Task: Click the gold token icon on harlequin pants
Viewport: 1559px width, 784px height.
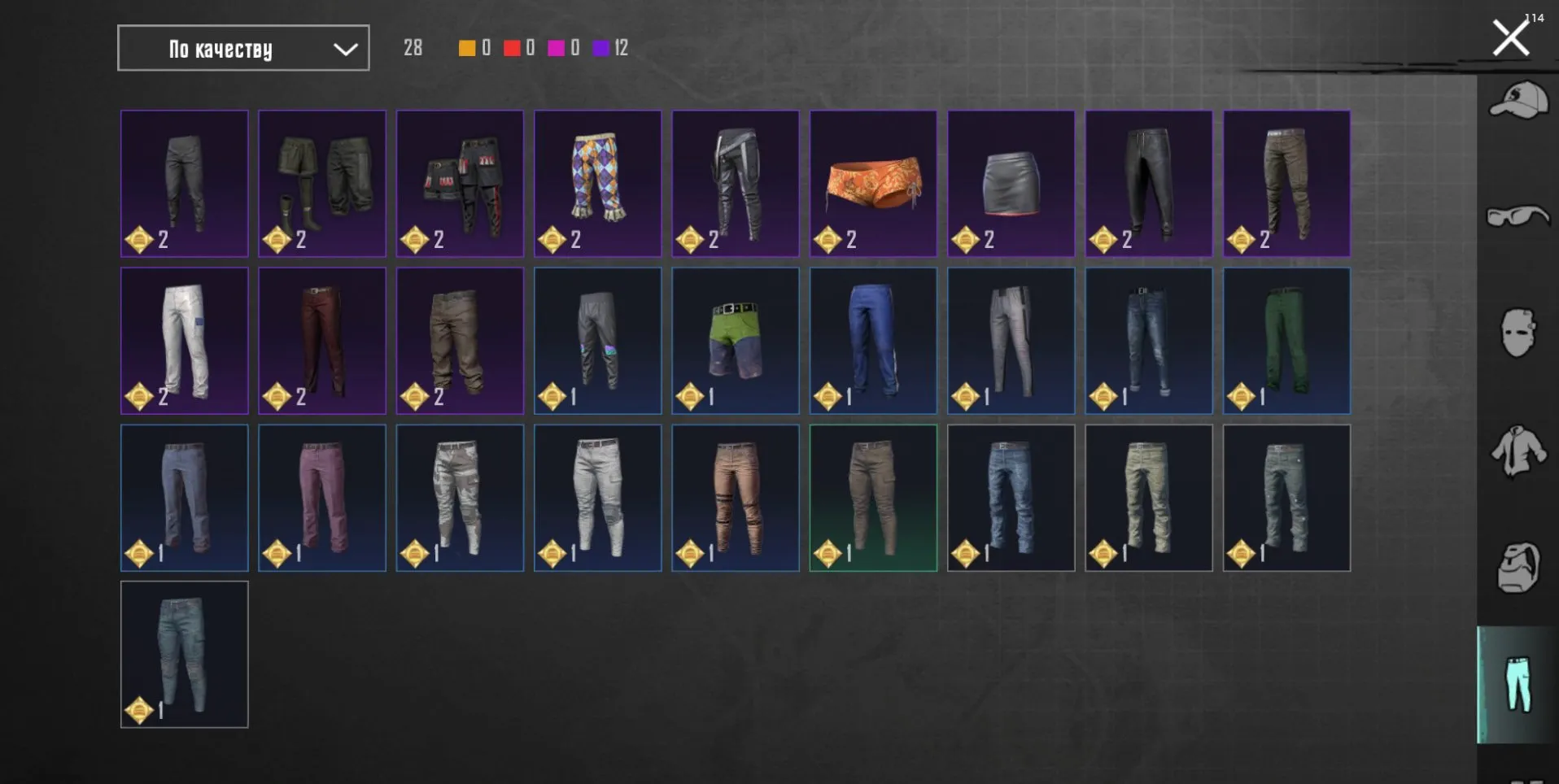Action: click(x=552, y=239)
